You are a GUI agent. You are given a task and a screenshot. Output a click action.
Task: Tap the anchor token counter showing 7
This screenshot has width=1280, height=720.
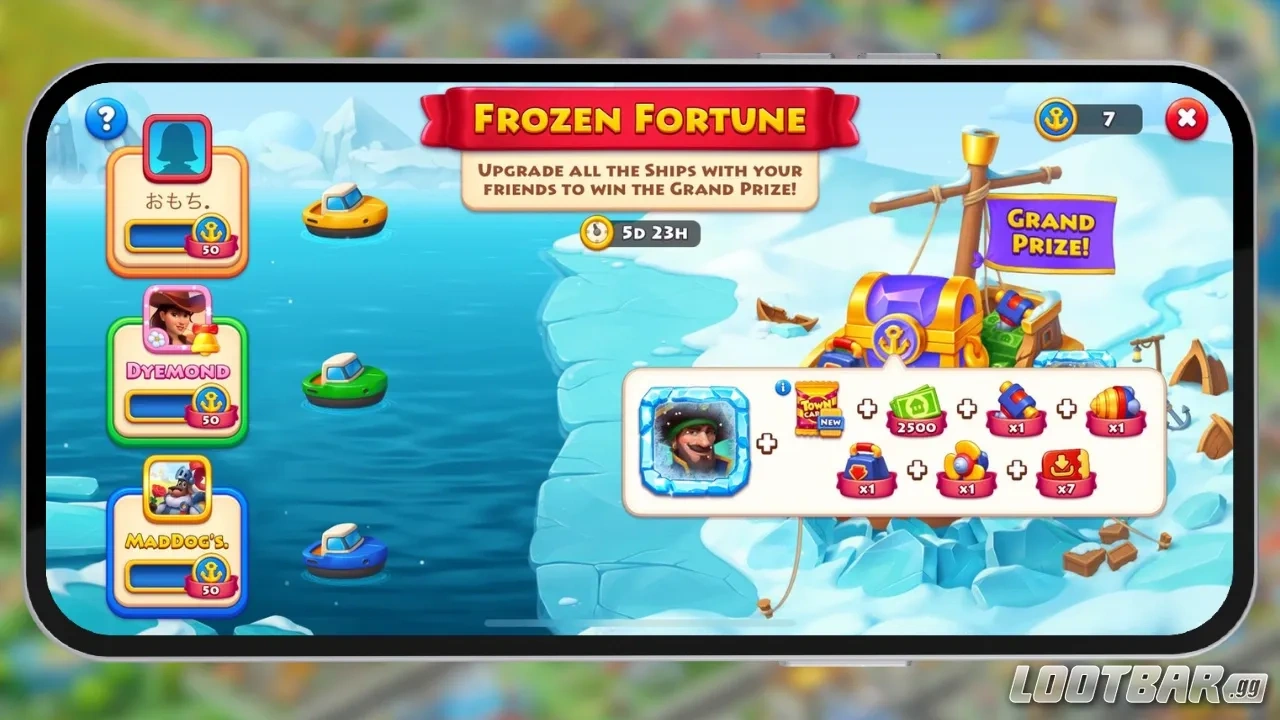[1089, 119]
